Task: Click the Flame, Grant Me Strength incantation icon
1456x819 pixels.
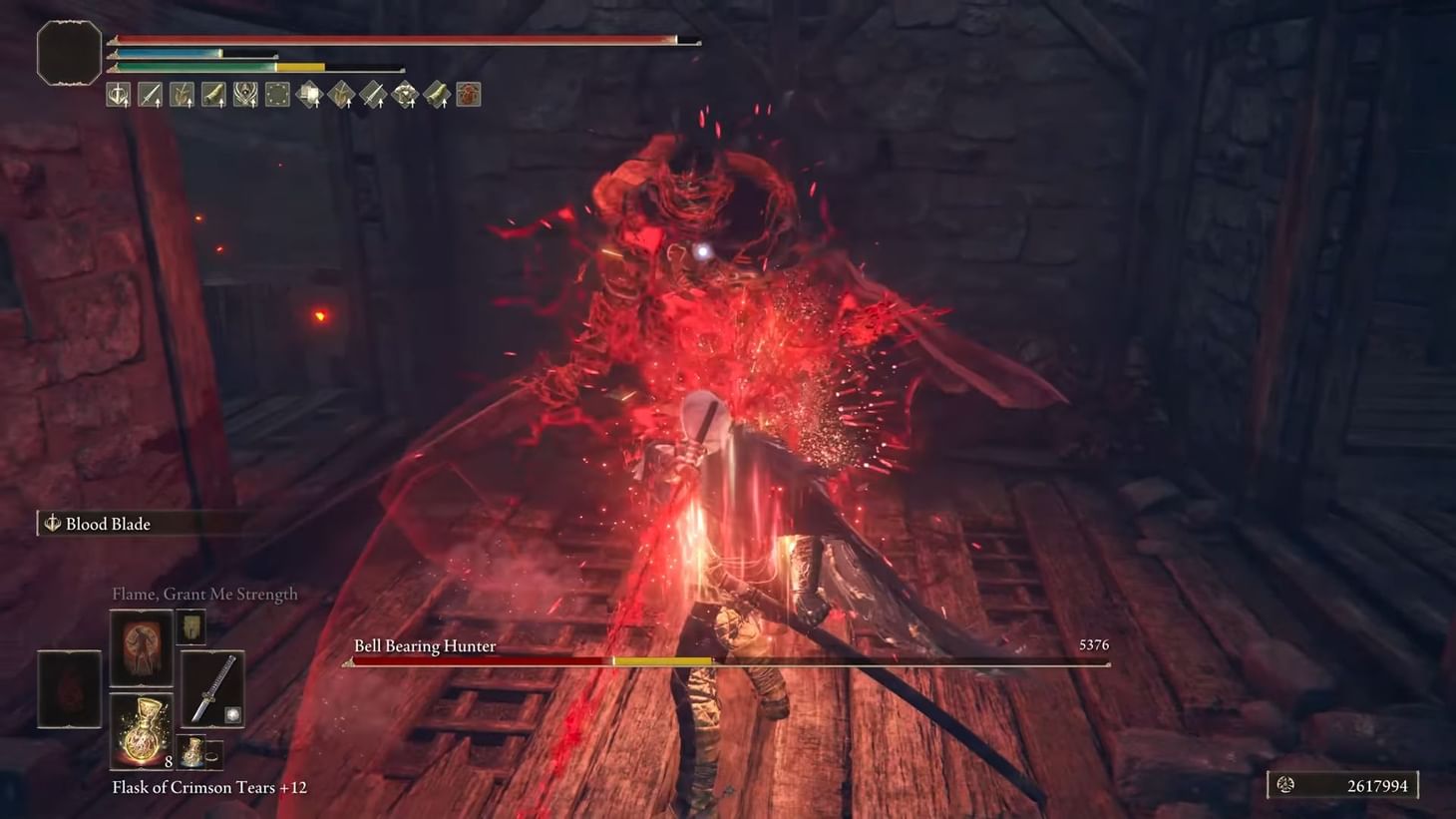Action: 140,645
